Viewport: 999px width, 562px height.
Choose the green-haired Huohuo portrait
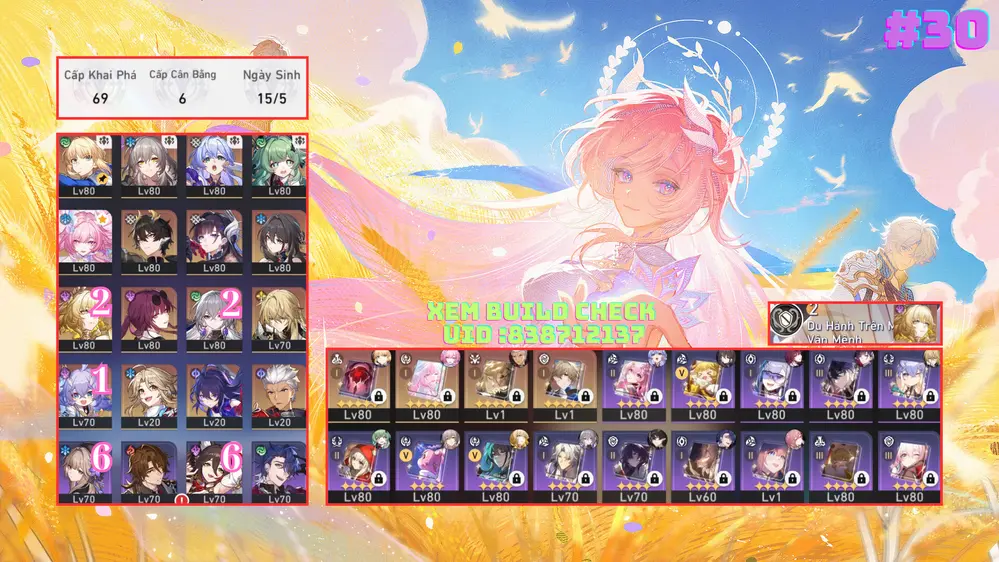(280, 163)
